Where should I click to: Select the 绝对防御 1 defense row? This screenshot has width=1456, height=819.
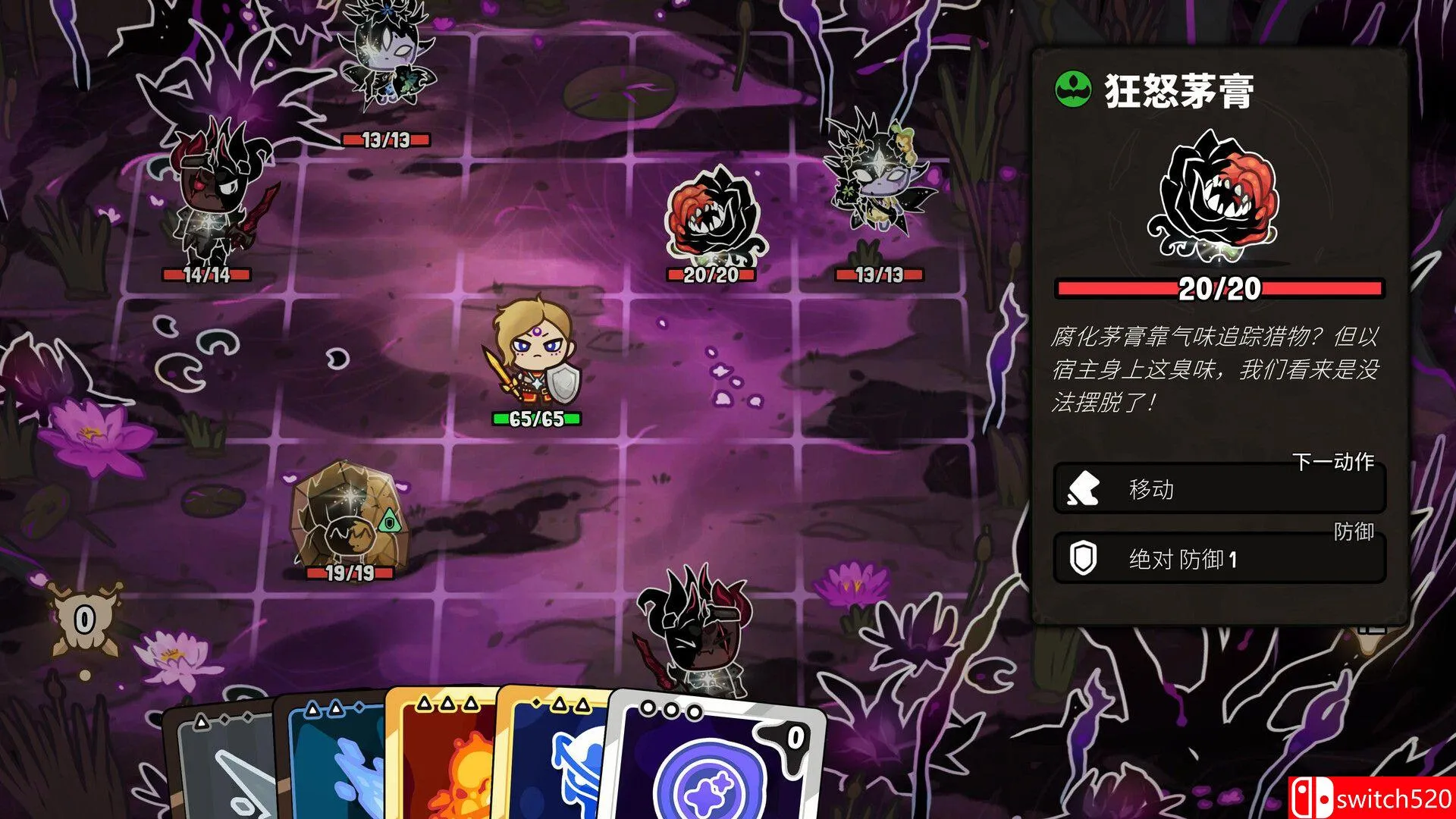pos(1219,559)
